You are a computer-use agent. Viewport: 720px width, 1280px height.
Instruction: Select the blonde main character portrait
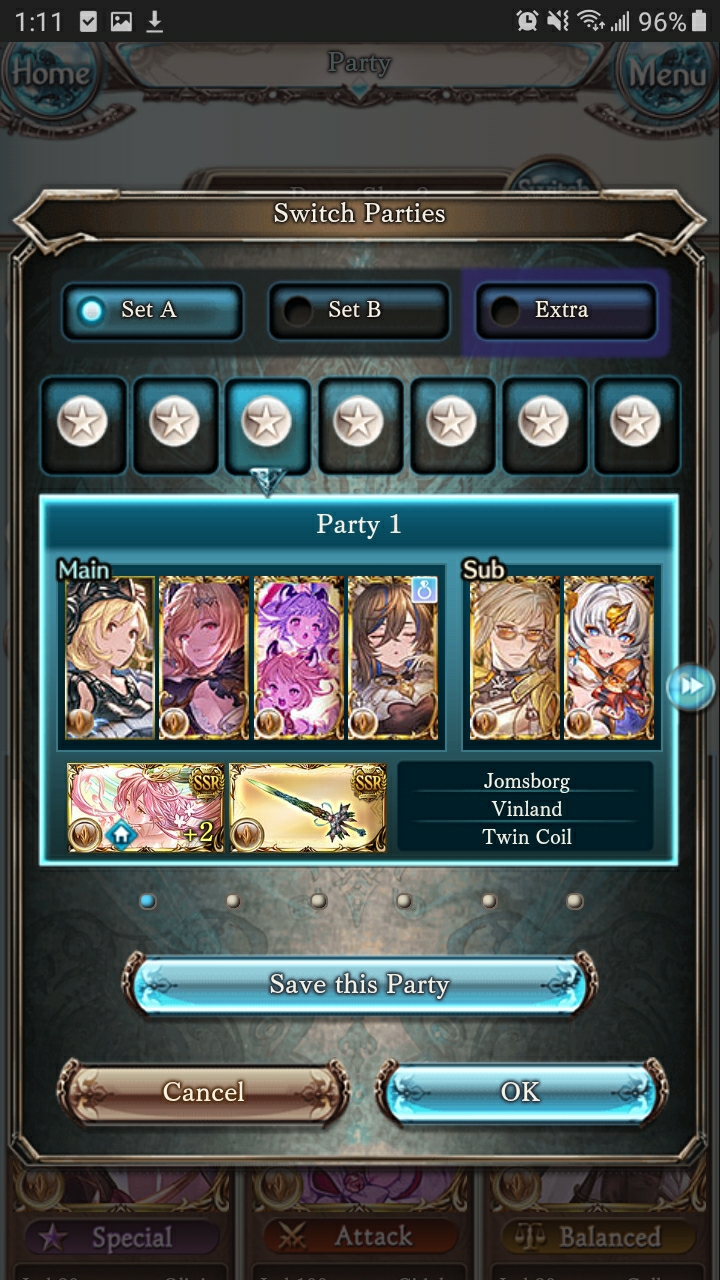click(x=110, y=657)
